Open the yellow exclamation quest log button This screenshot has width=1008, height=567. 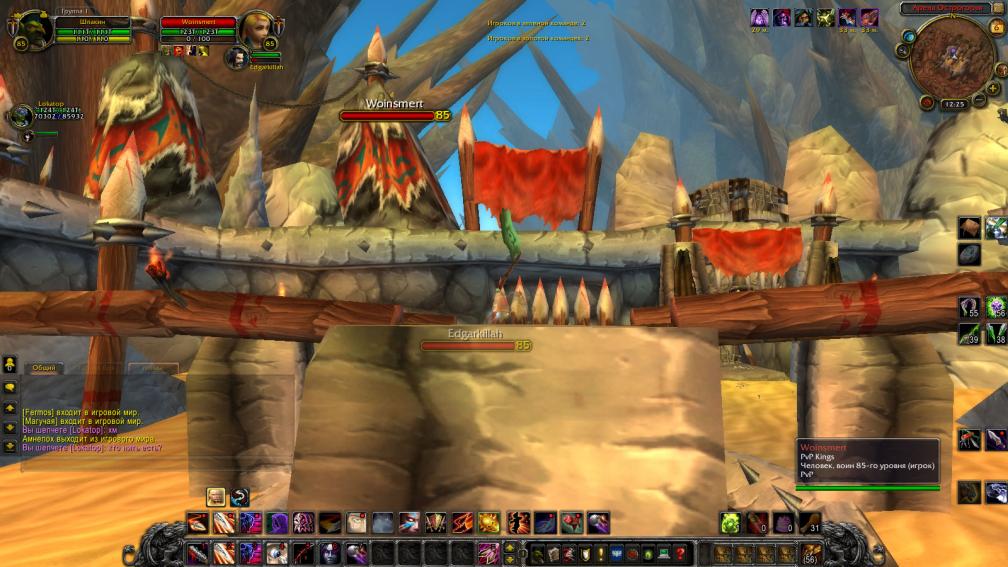click(x=600, y=552)
